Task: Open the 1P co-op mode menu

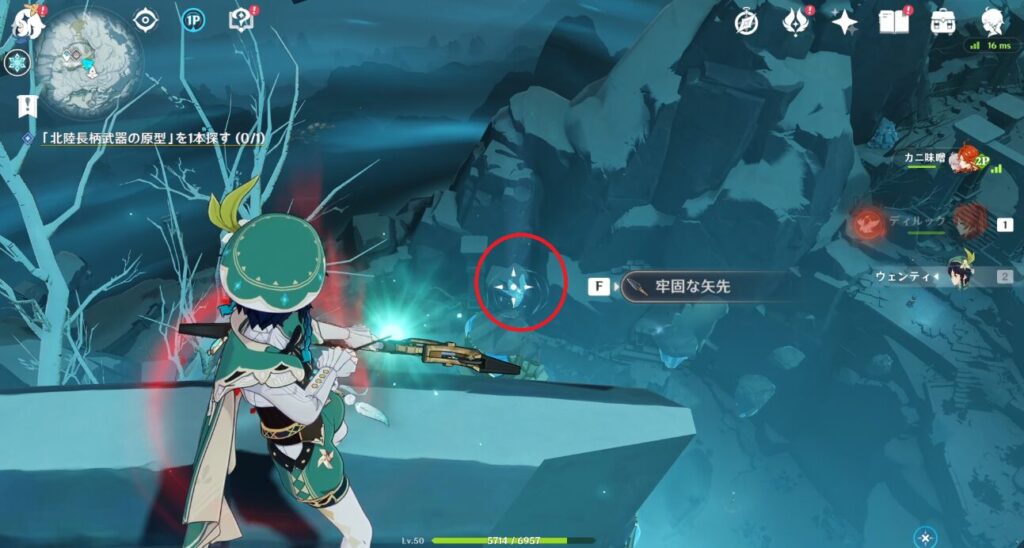Action: click(193, 20)
